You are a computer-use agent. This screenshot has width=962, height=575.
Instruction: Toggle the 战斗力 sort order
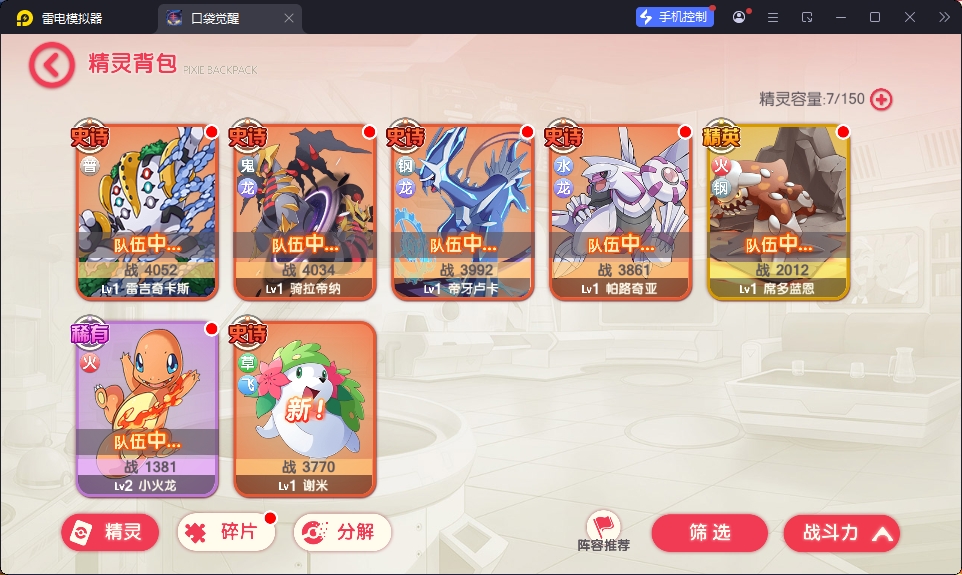coord(841,533)
